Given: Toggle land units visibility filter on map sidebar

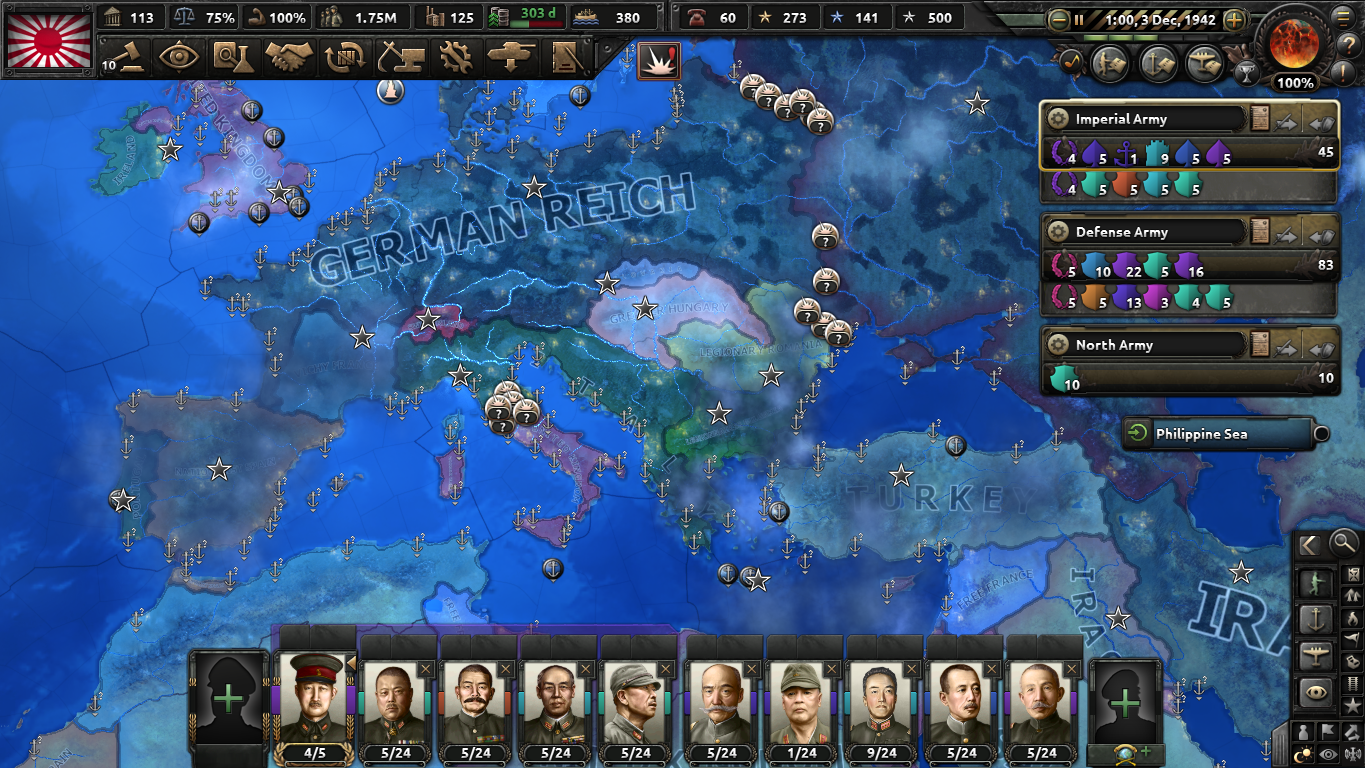Looking at the screenshot, I should tap(1314, 581).
